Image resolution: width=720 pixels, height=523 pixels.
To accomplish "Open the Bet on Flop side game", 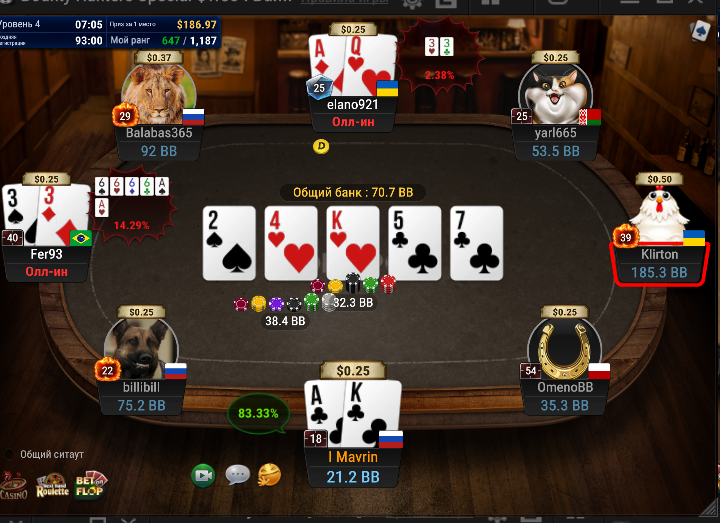I will tap(90, 484).
